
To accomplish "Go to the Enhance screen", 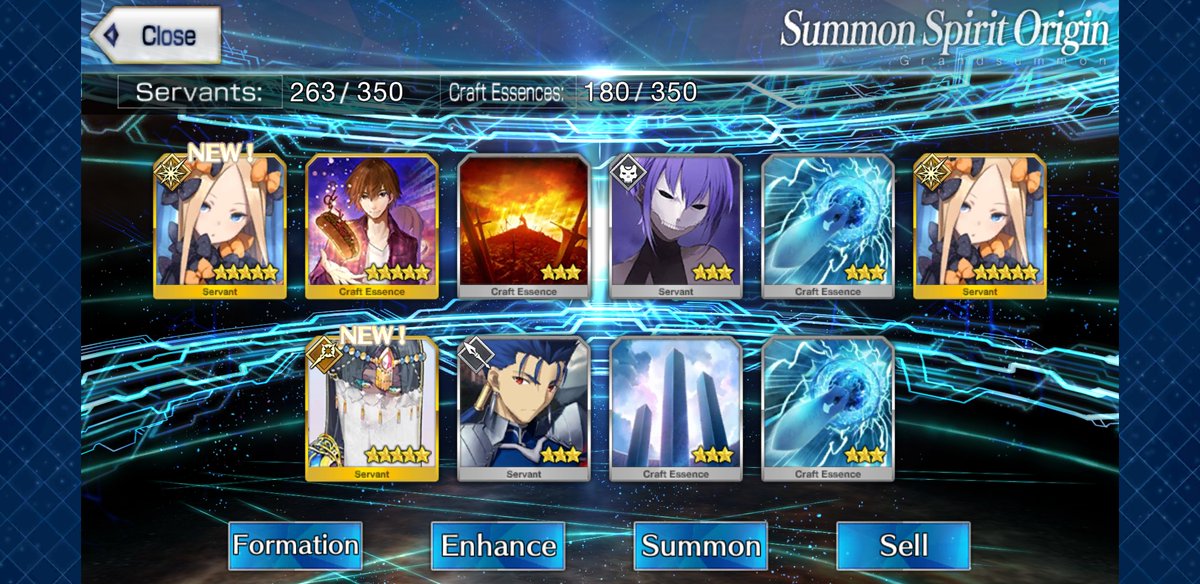I will click(498, 546).
